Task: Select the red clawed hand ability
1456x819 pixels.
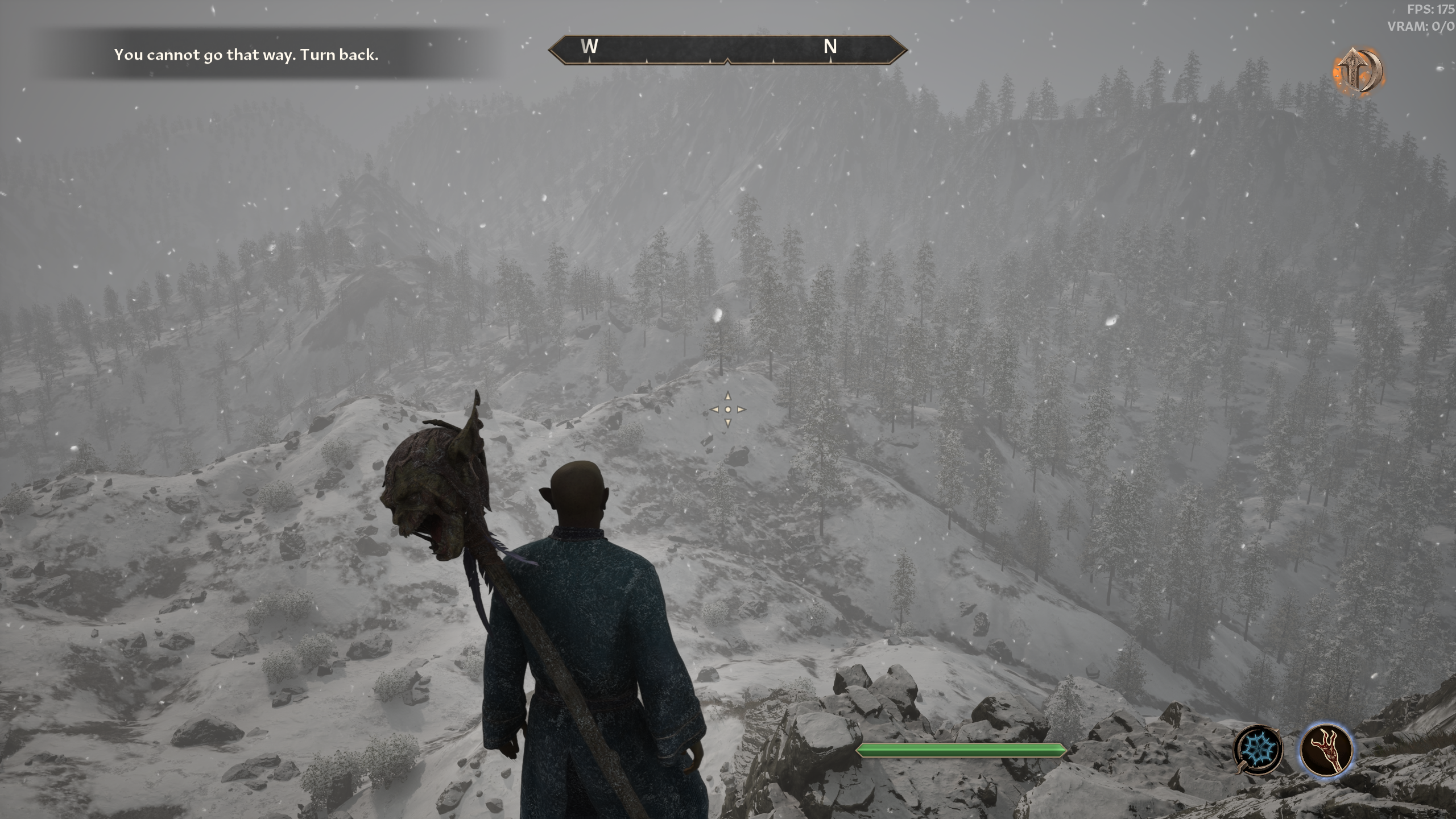Action: (x=1326, y=749)
